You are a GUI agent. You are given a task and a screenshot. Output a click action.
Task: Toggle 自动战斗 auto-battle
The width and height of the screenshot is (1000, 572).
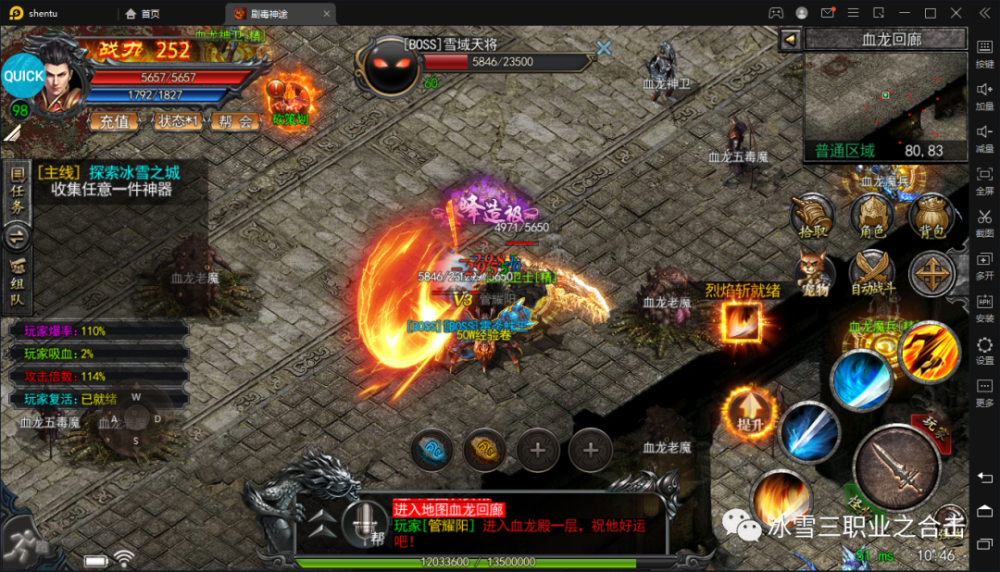(x=872, y=273)
